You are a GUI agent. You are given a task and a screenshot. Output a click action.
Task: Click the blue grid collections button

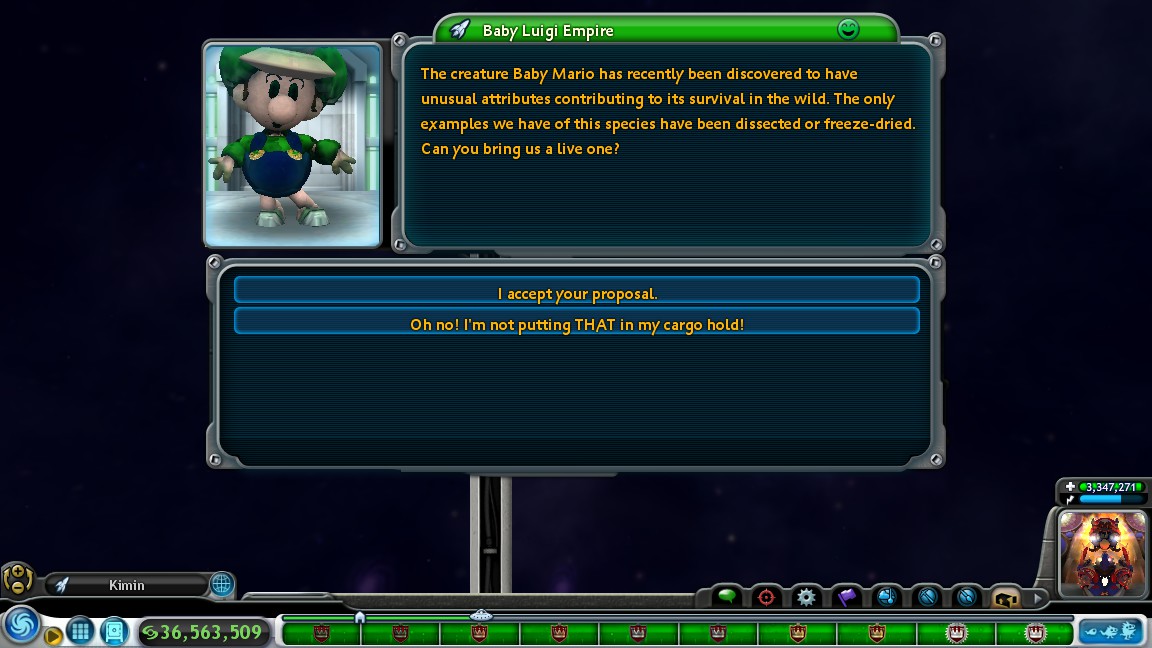pyautogui.click(x=81, y=631)
